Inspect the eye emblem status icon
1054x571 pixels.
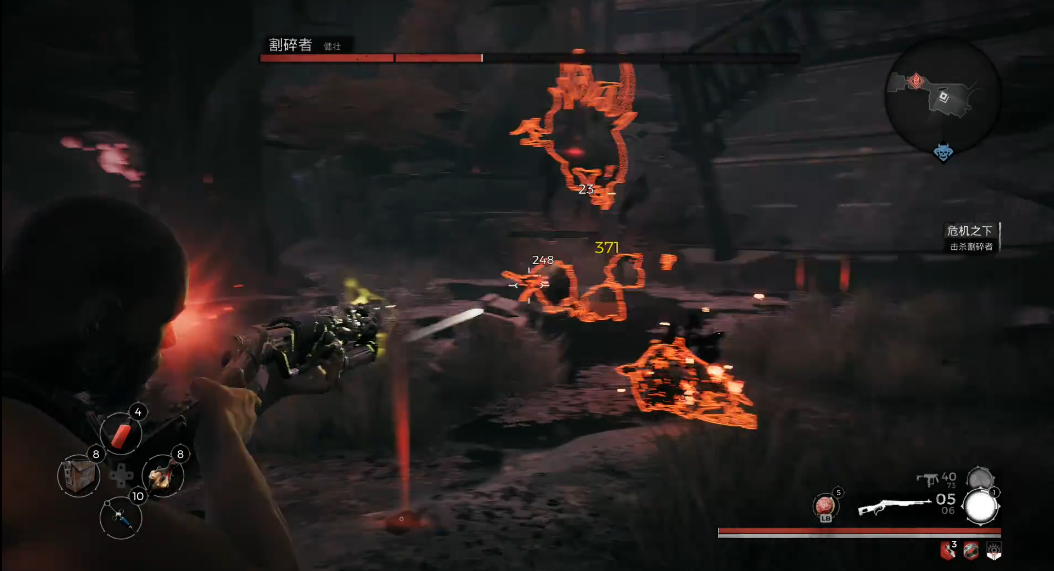(993, 549)
